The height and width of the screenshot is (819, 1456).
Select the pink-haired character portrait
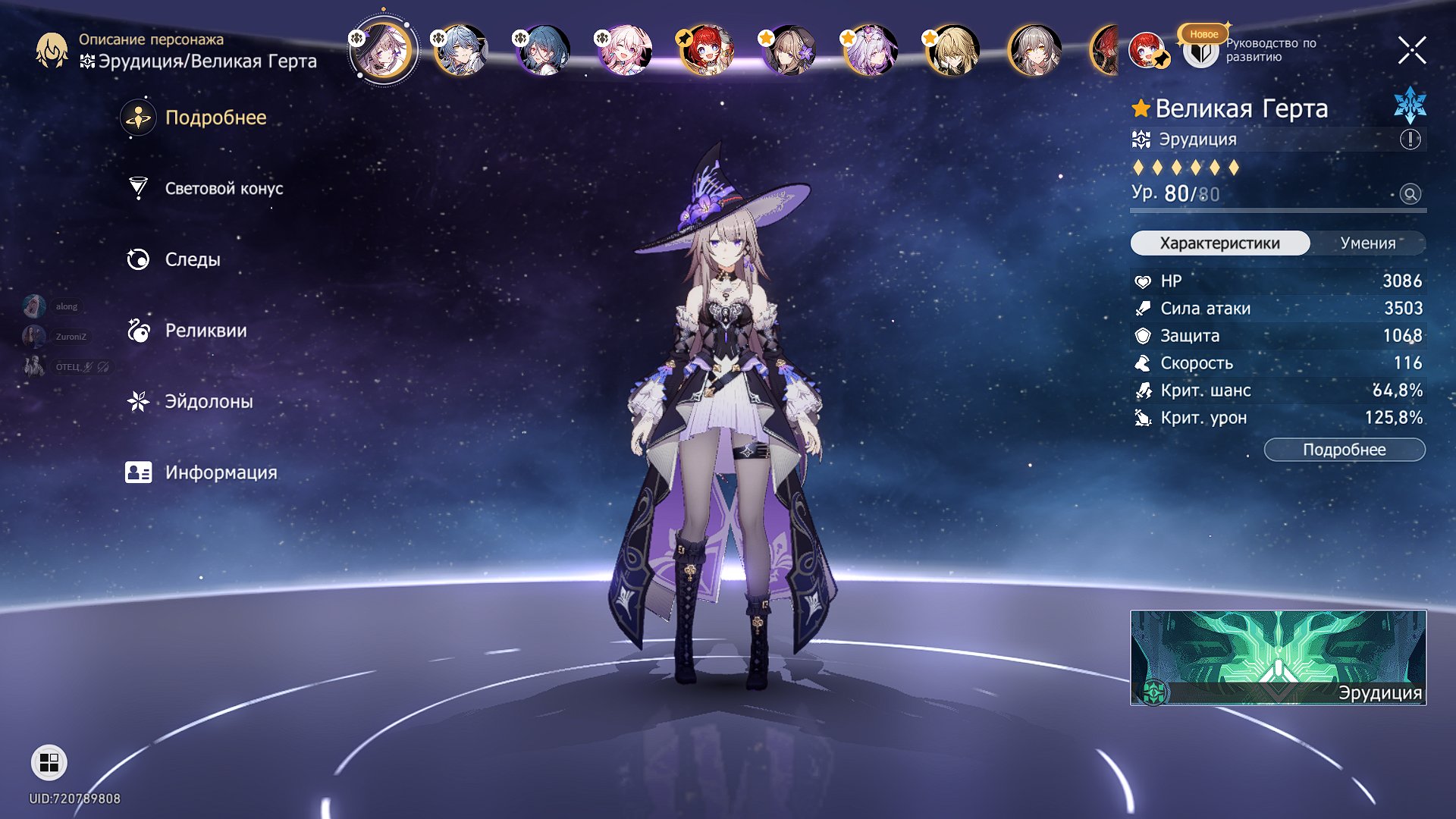(x=624, y=51)
